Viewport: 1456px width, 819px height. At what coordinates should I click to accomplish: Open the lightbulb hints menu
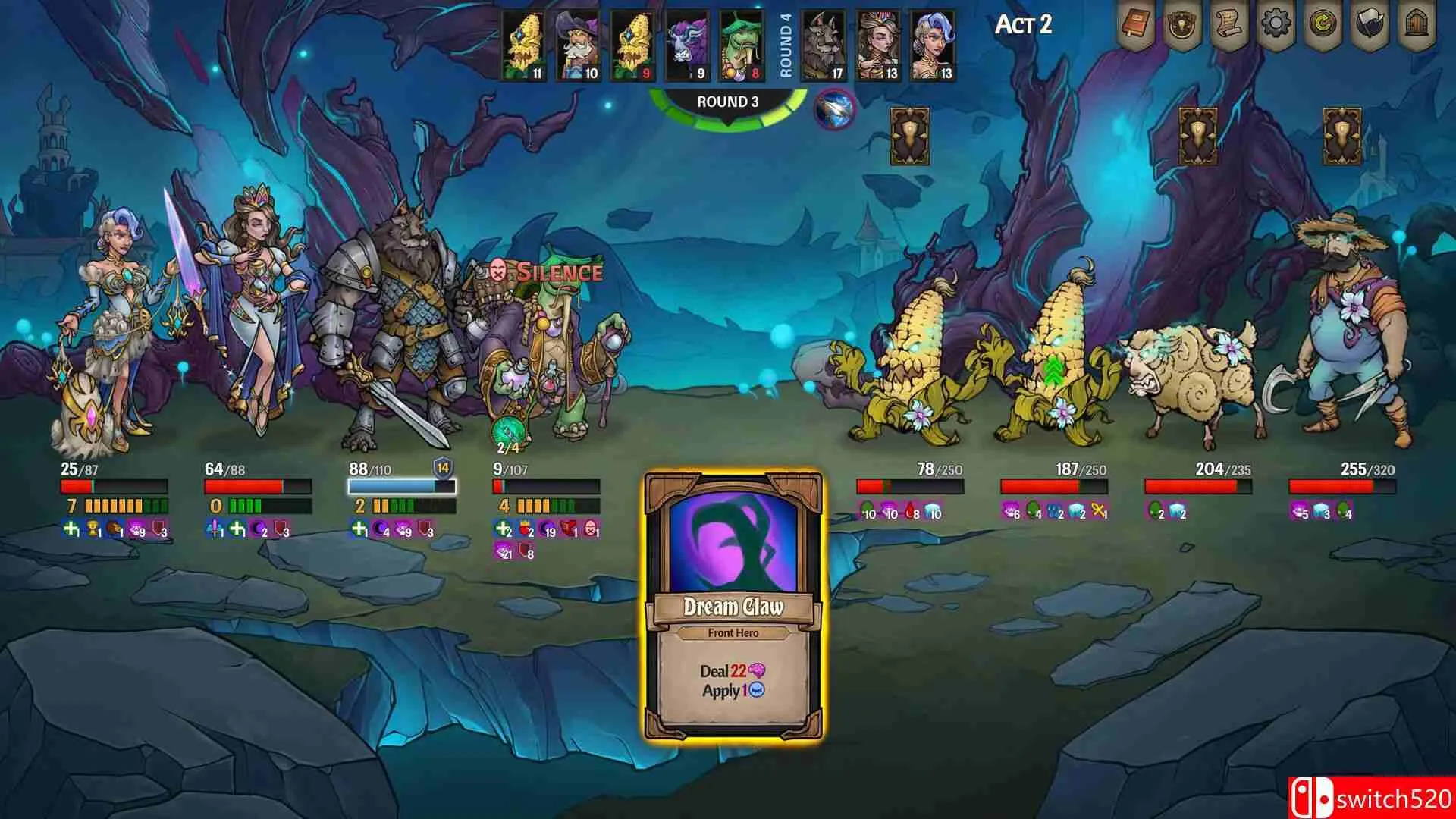[x=1182, y=26]
